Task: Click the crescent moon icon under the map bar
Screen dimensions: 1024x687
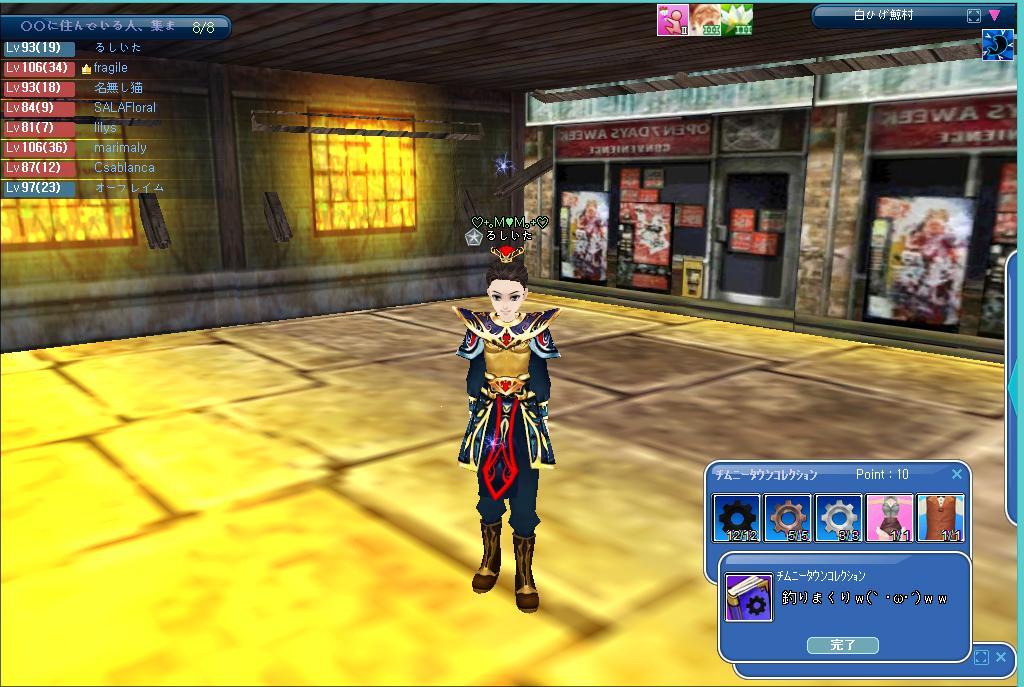Action: pos(997,46)
